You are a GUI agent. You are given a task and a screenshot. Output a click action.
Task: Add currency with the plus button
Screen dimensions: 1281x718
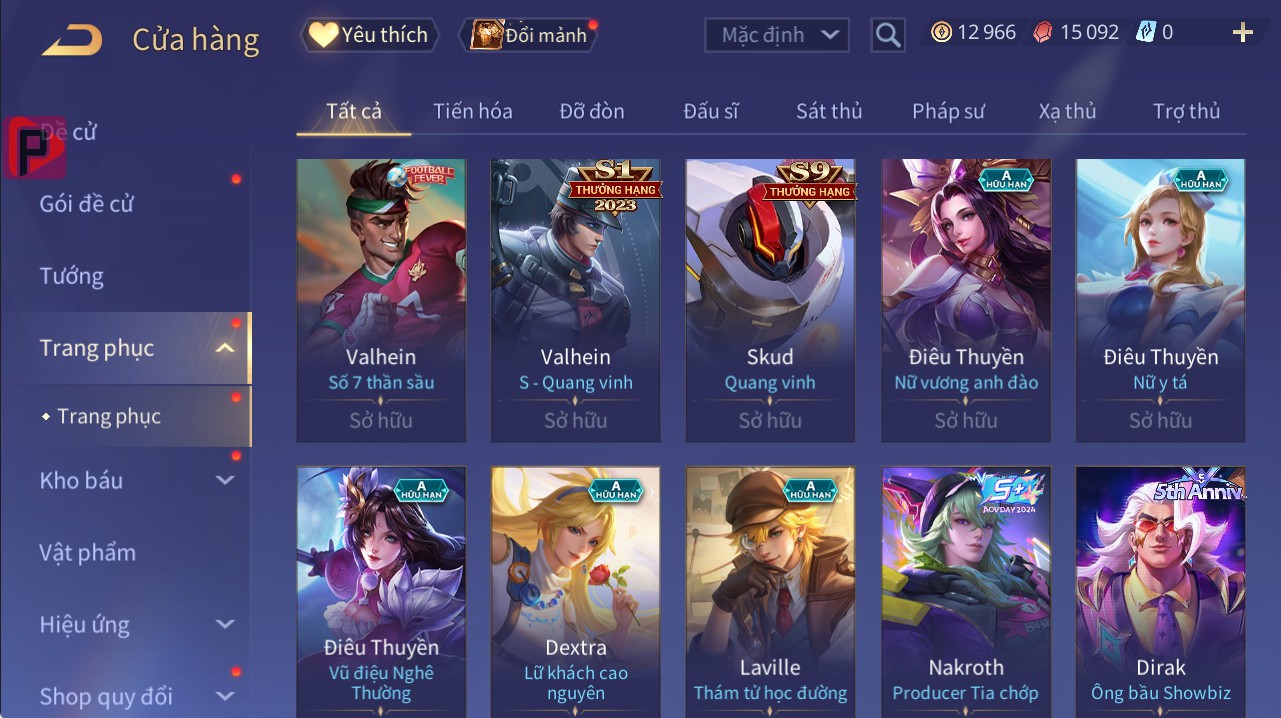[1242, 33]
